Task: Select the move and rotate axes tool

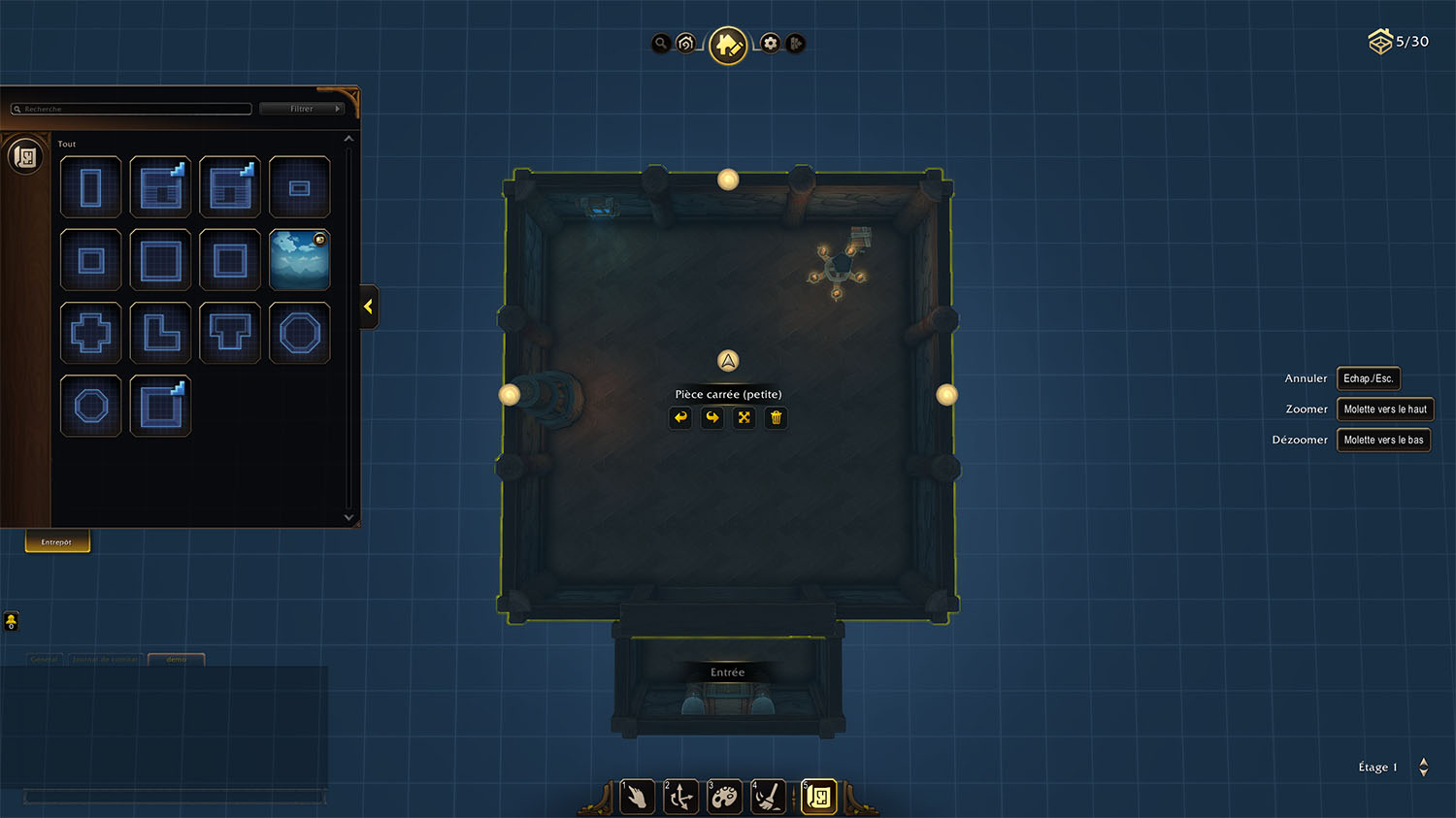Action: tap(680, 798)
